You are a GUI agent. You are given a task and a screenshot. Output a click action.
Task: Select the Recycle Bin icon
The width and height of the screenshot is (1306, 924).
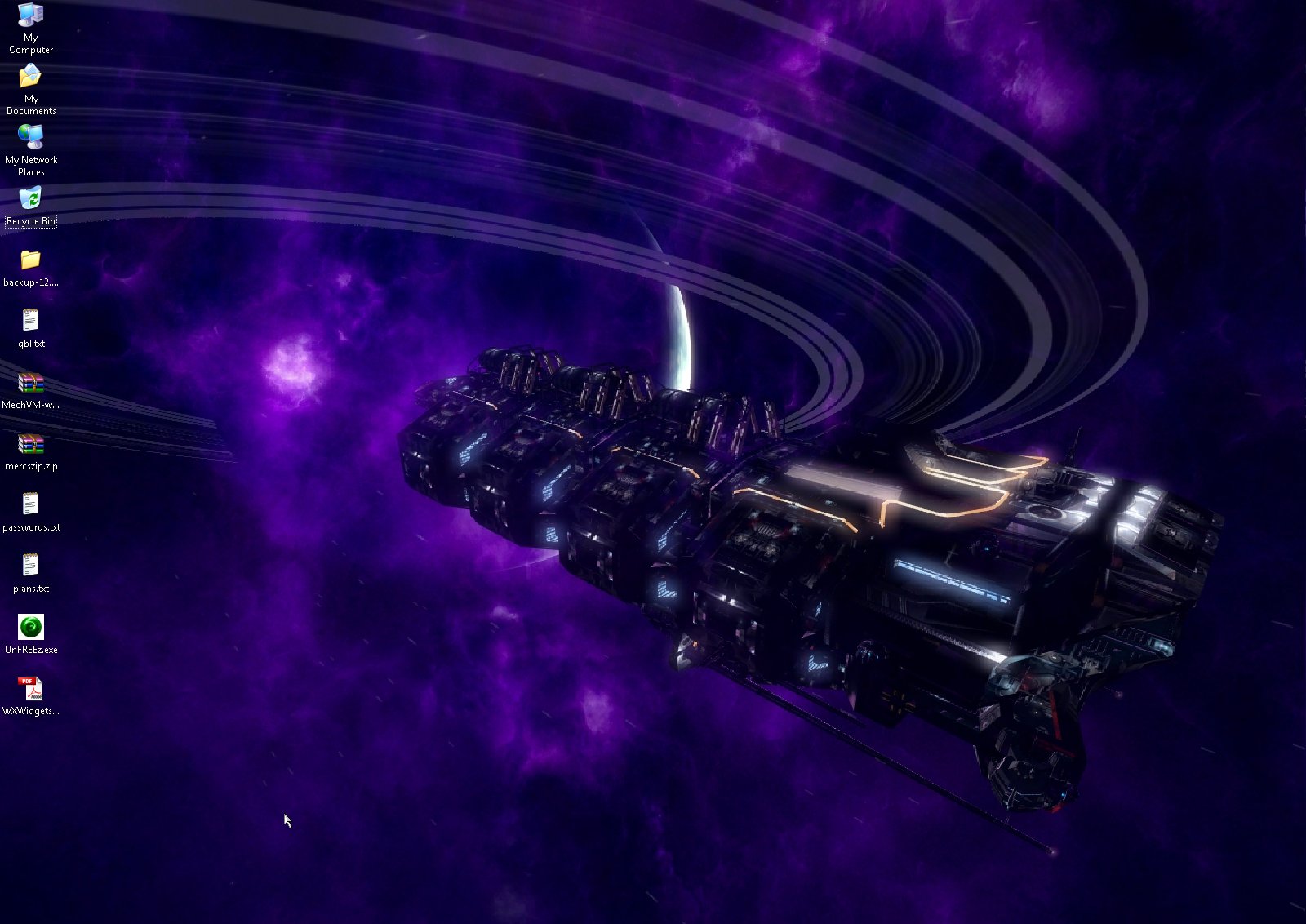pyautogui.click(x=30, y=199)
